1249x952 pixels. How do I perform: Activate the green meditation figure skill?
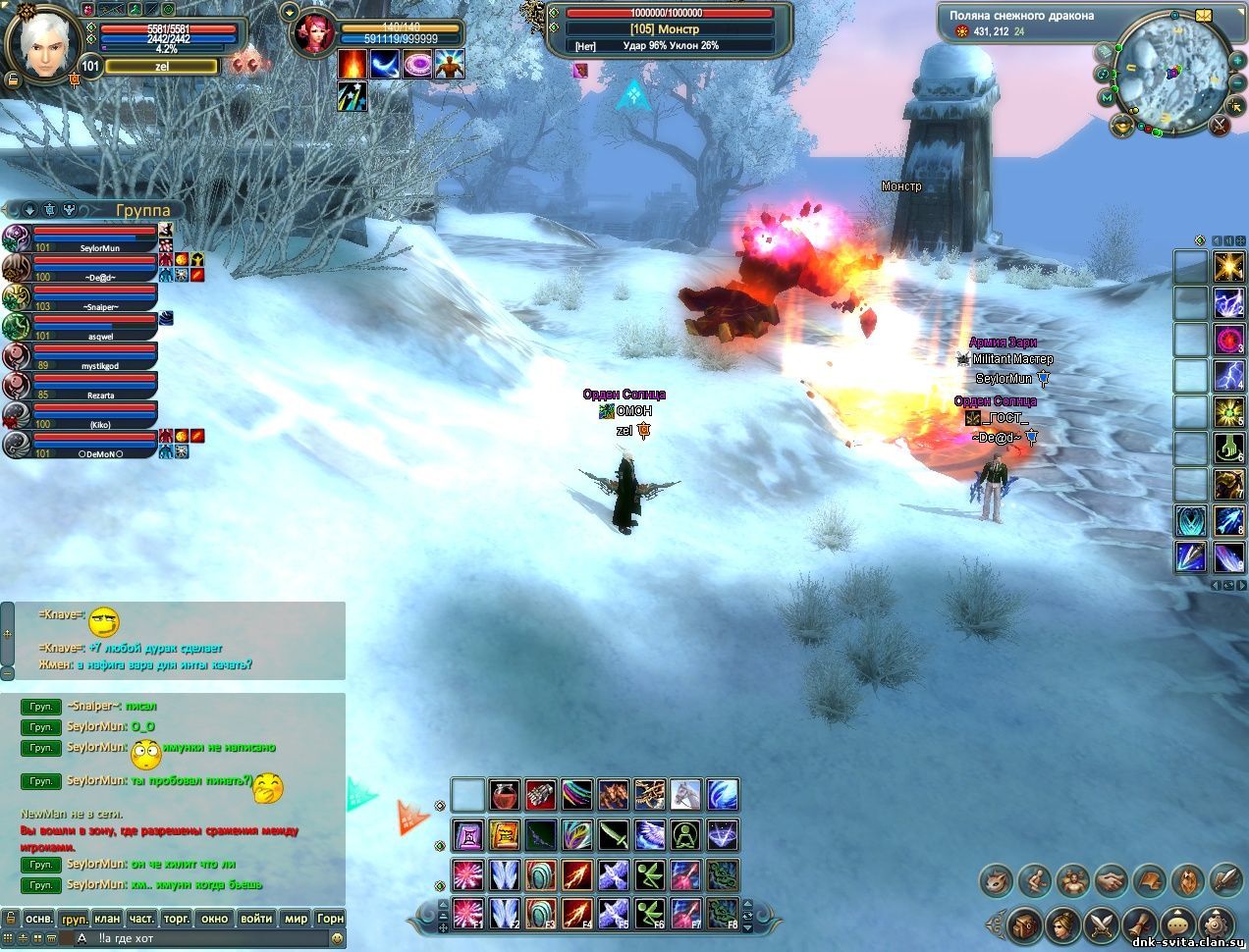pyautogui.click(x=685, y=835)
